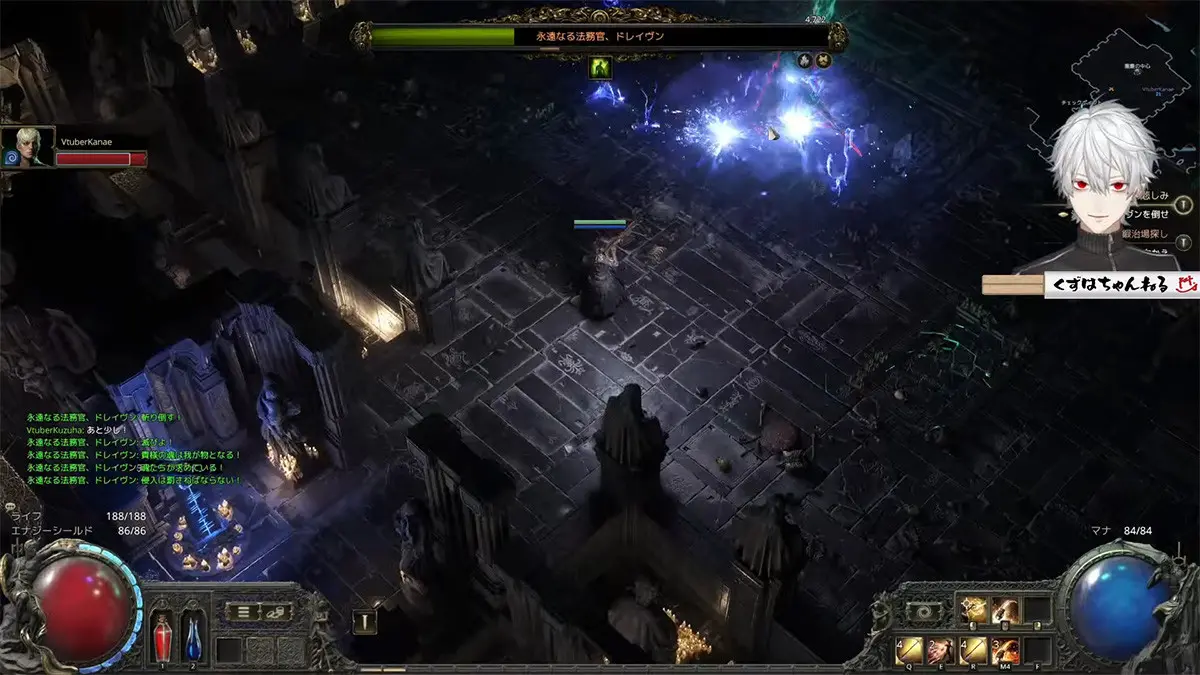Screen dimensions: 1200x675
Task: Use the red life flask
Action: coord(162,636)
